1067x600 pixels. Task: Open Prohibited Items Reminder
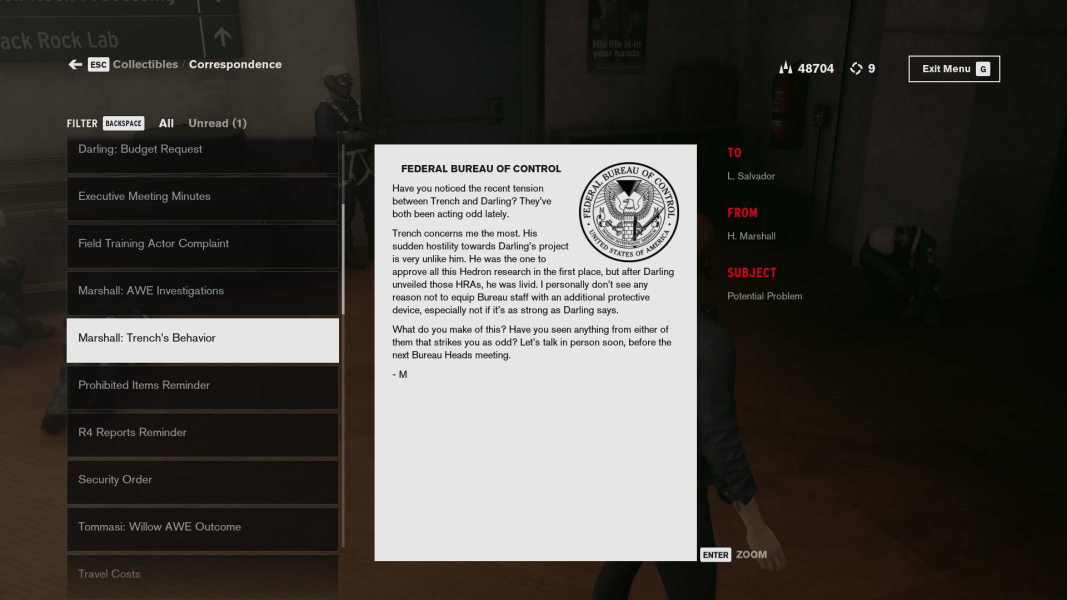pos(202,386)
